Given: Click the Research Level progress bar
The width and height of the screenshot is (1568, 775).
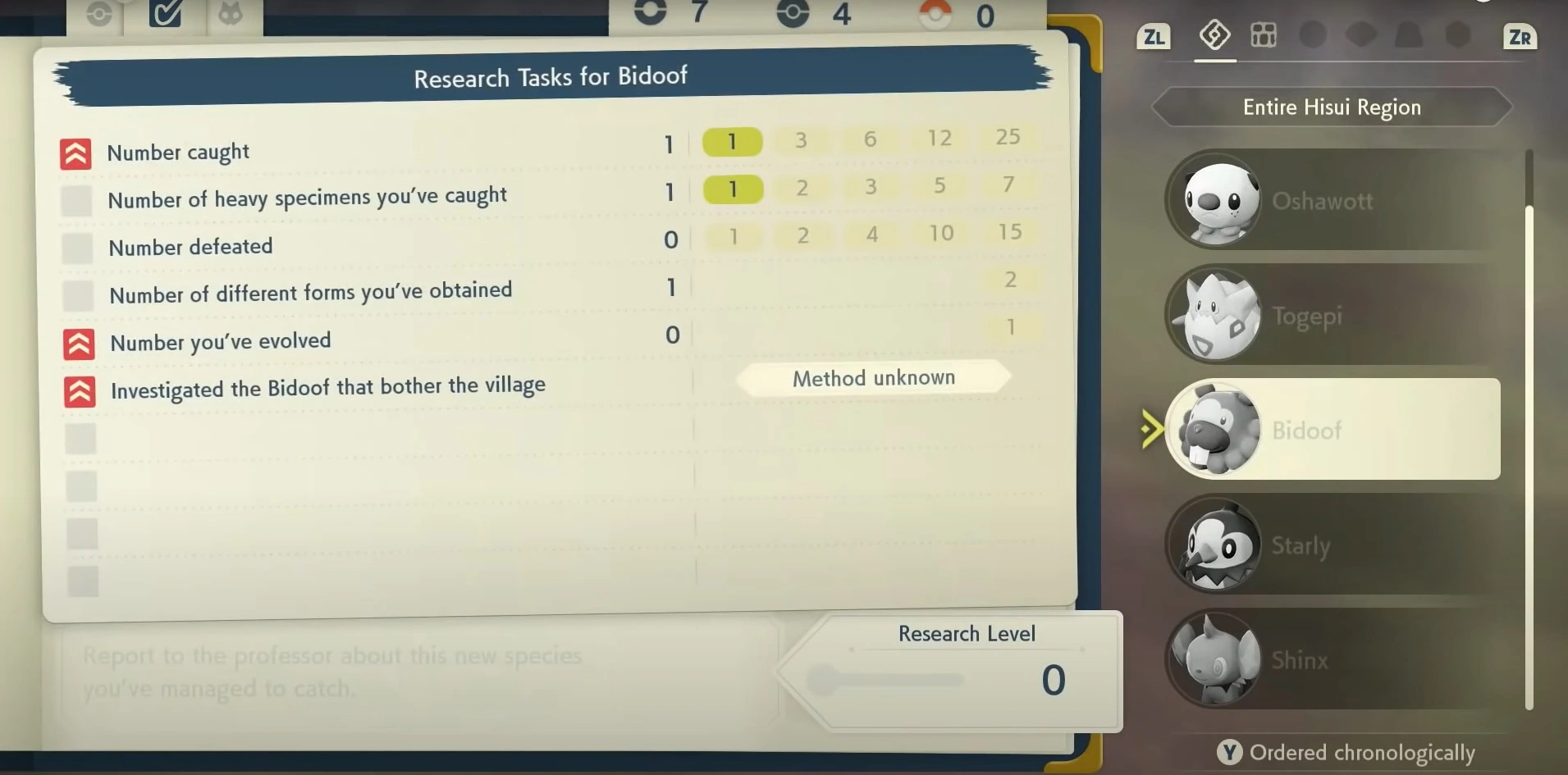Looking at the screenshot, I should click(890, 679).
